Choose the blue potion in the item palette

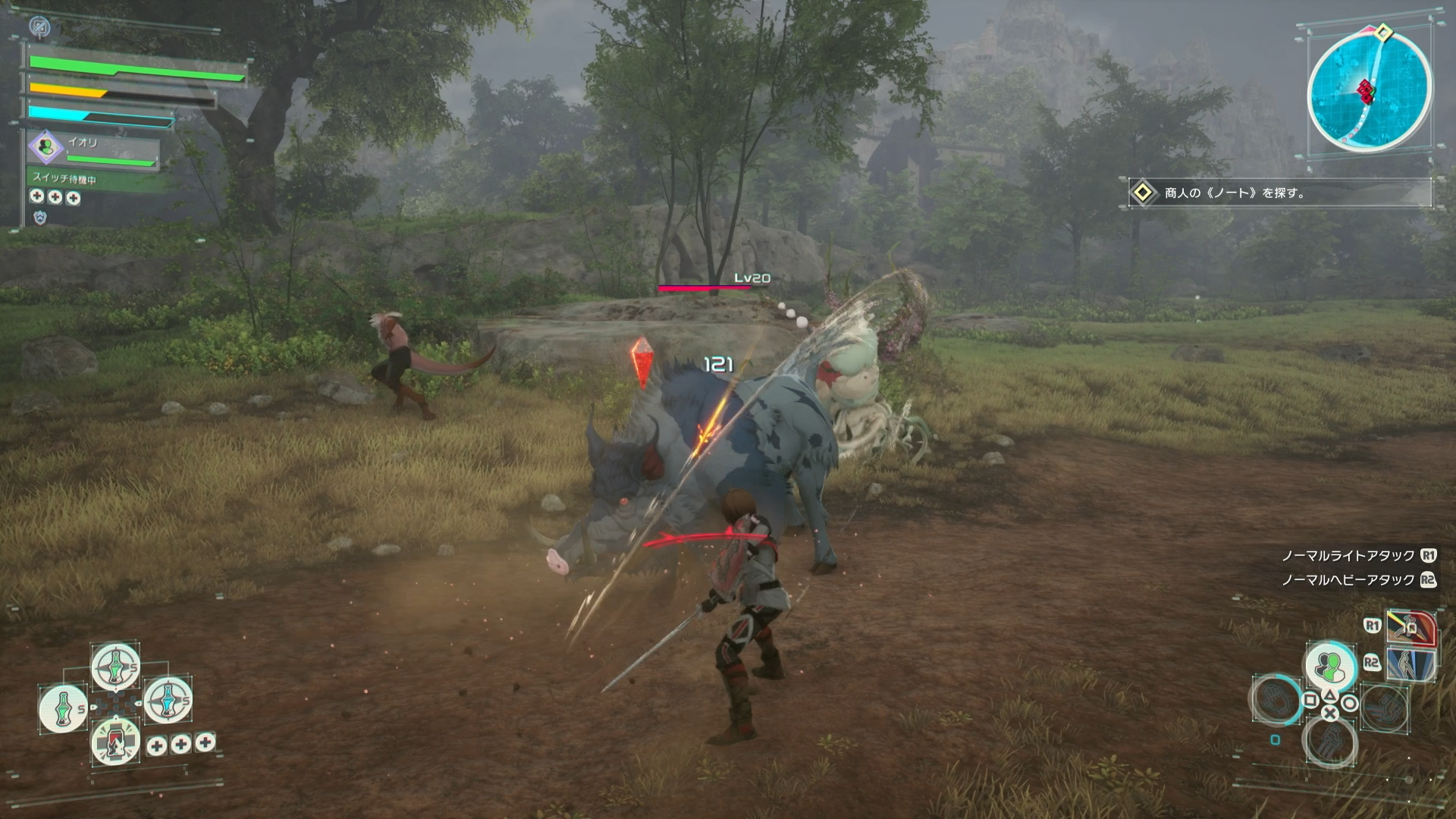click(x=167, y=701)
